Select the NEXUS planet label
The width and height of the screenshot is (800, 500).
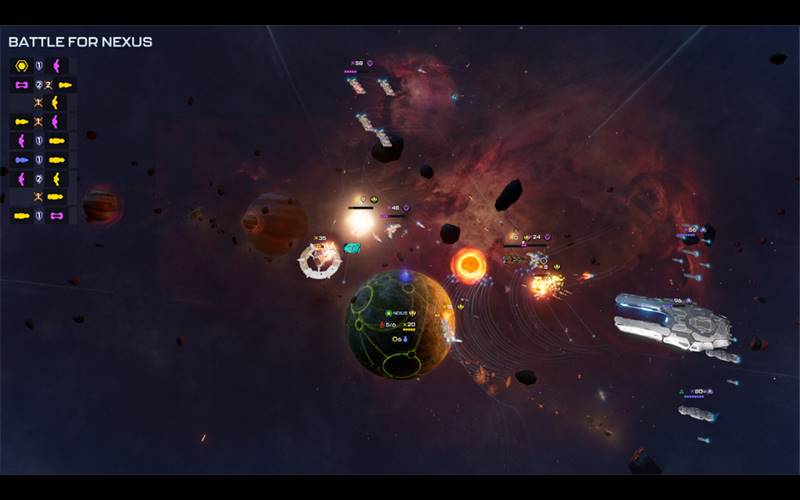400,313
